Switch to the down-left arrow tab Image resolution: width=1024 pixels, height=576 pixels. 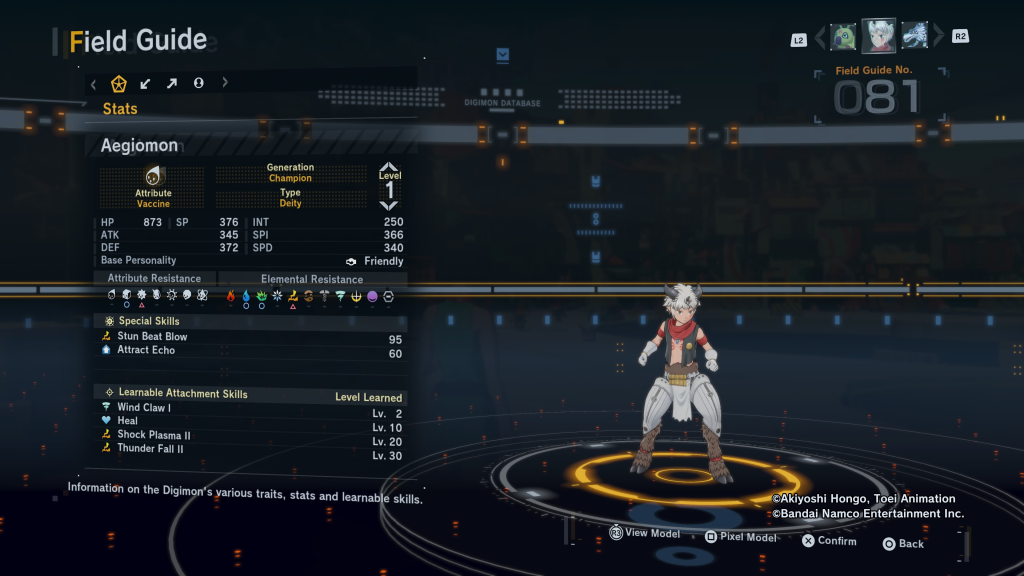point(146,83)
